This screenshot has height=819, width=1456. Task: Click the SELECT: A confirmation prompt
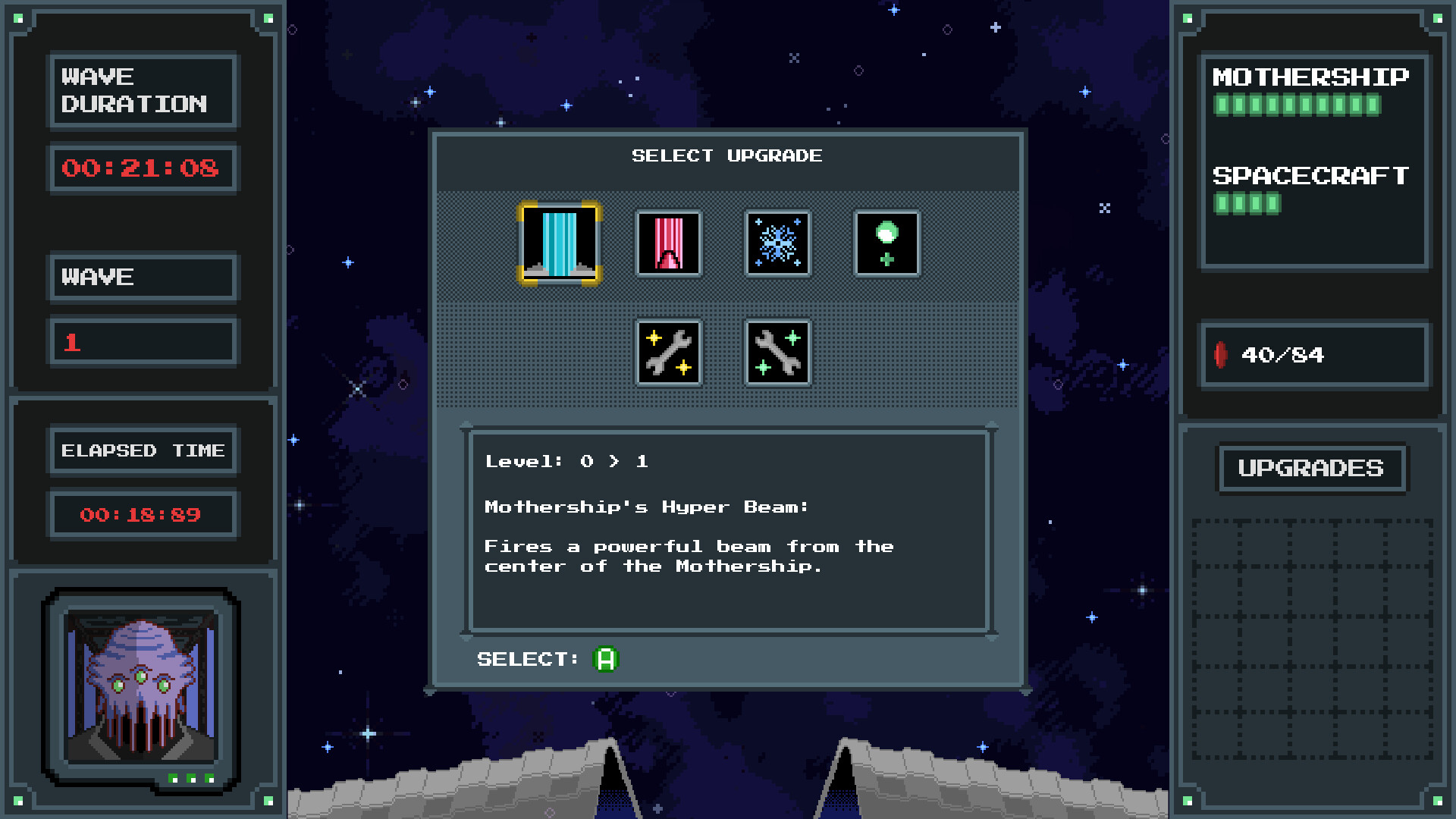coord(546,659)
